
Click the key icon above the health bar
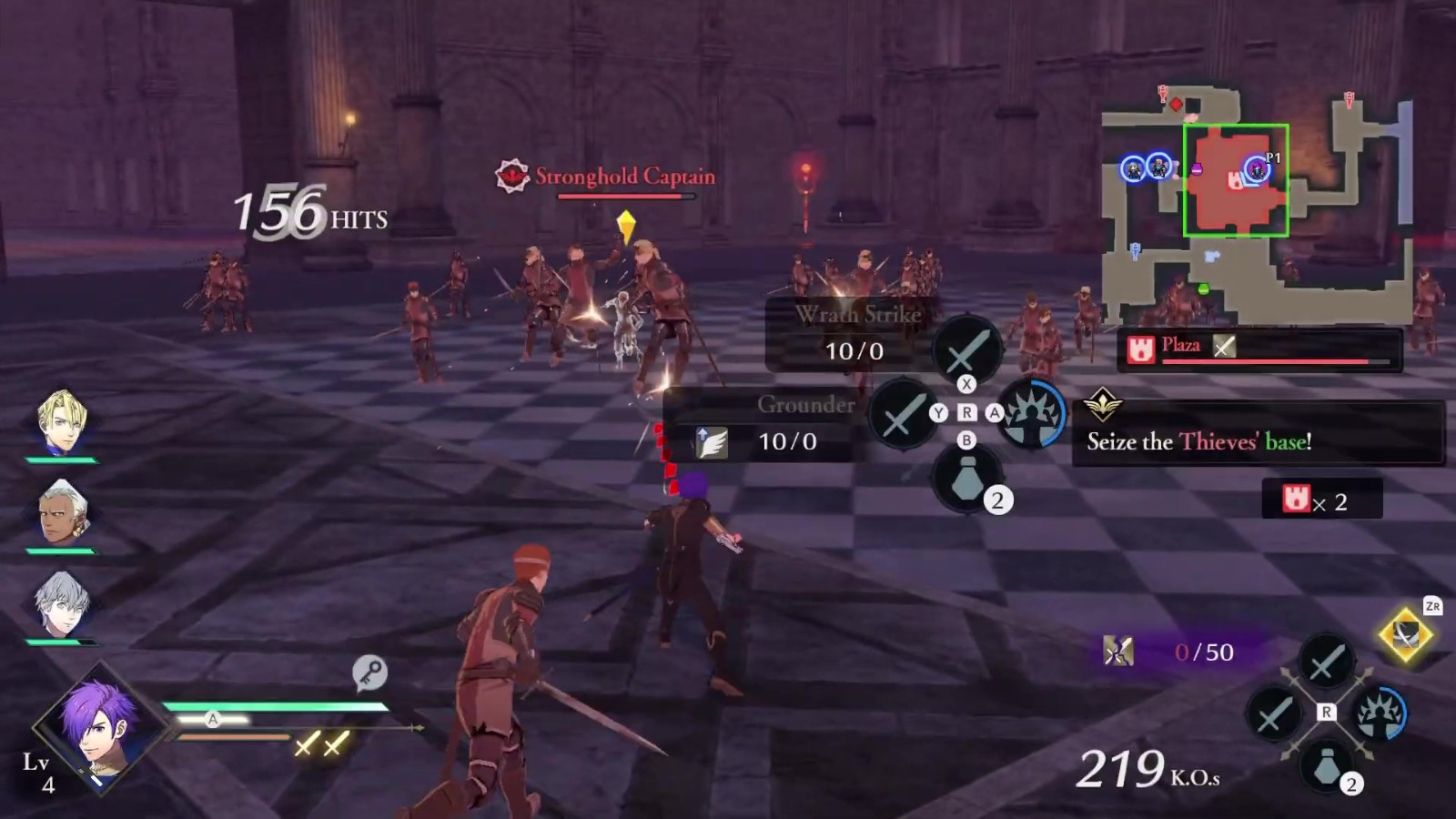point(369,672)
